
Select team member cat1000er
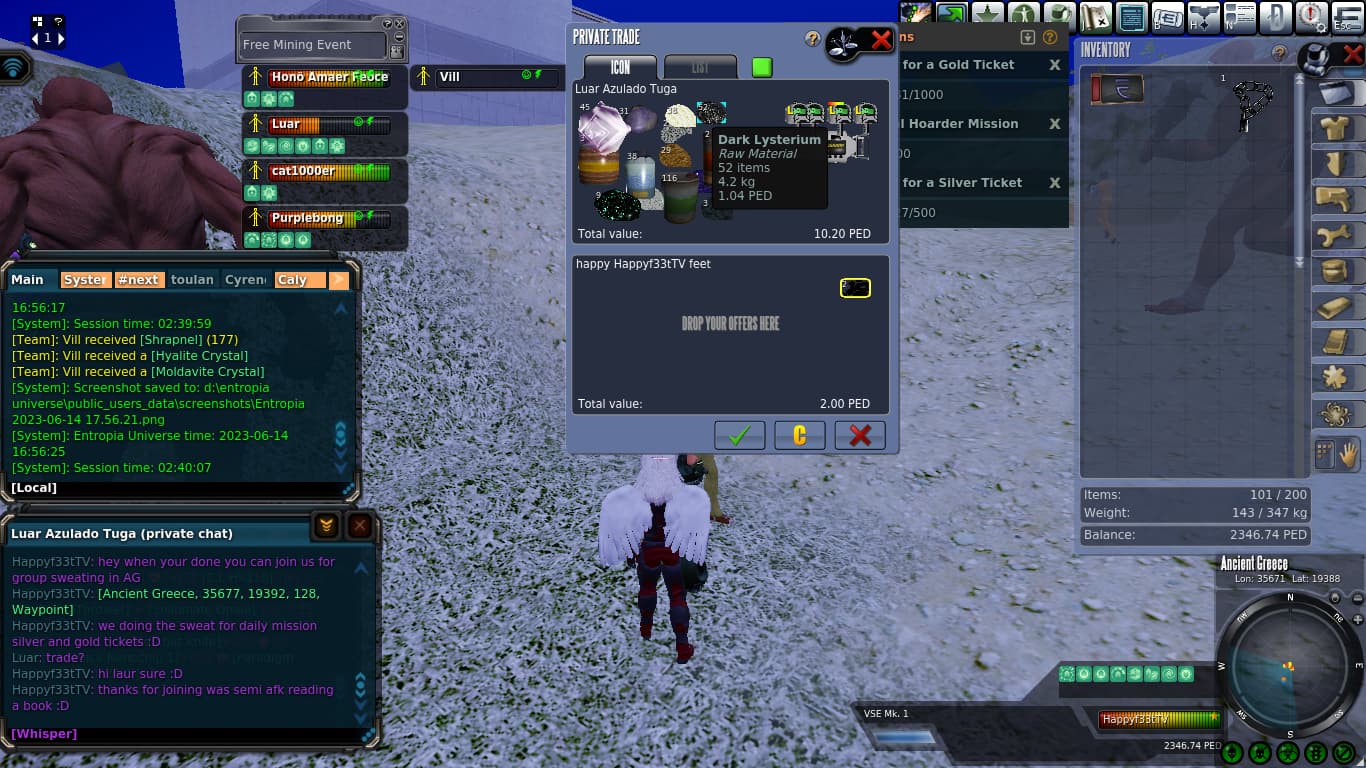[x=303, y=171]
